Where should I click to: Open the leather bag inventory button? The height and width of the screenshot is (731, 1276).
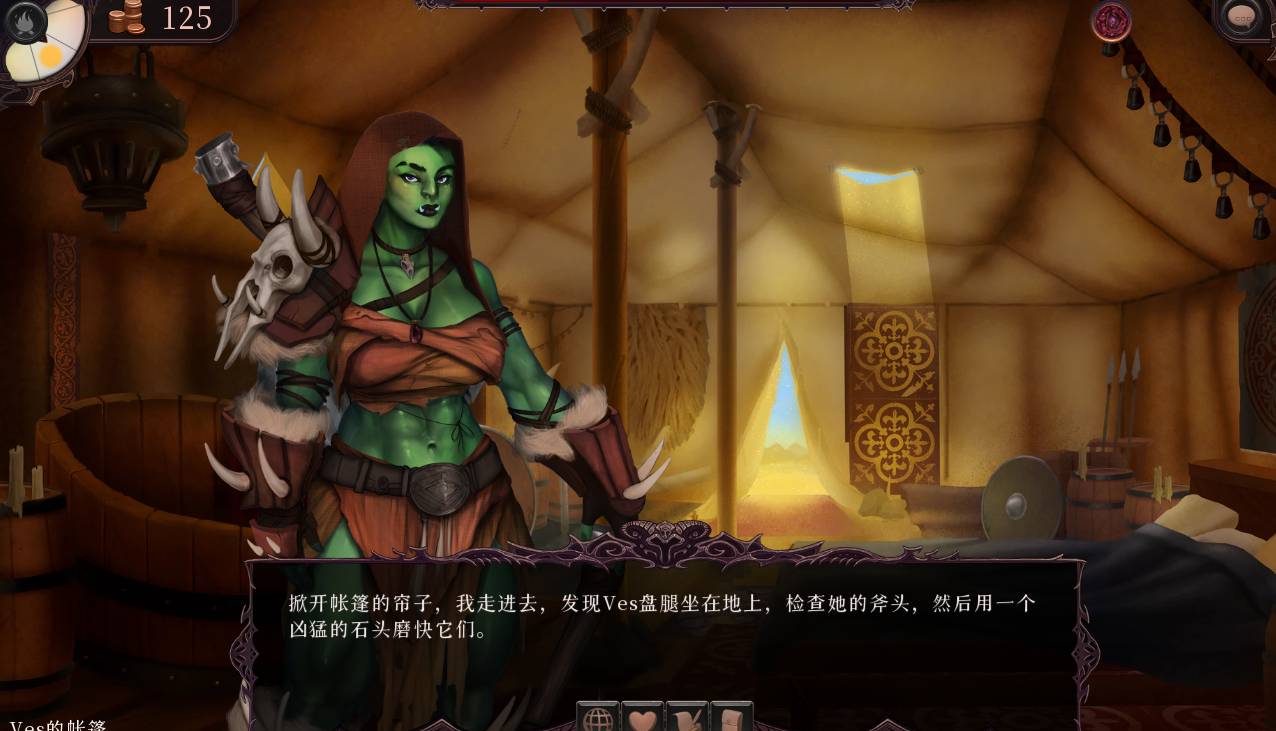(731, 718)
